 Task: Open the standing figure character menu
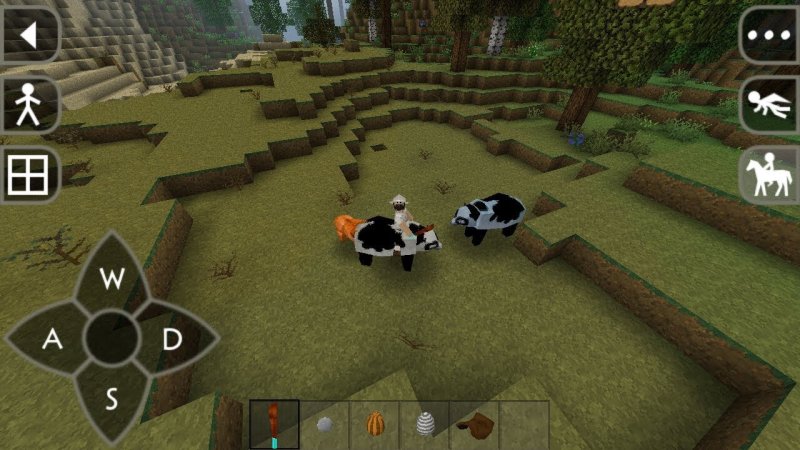27,104
